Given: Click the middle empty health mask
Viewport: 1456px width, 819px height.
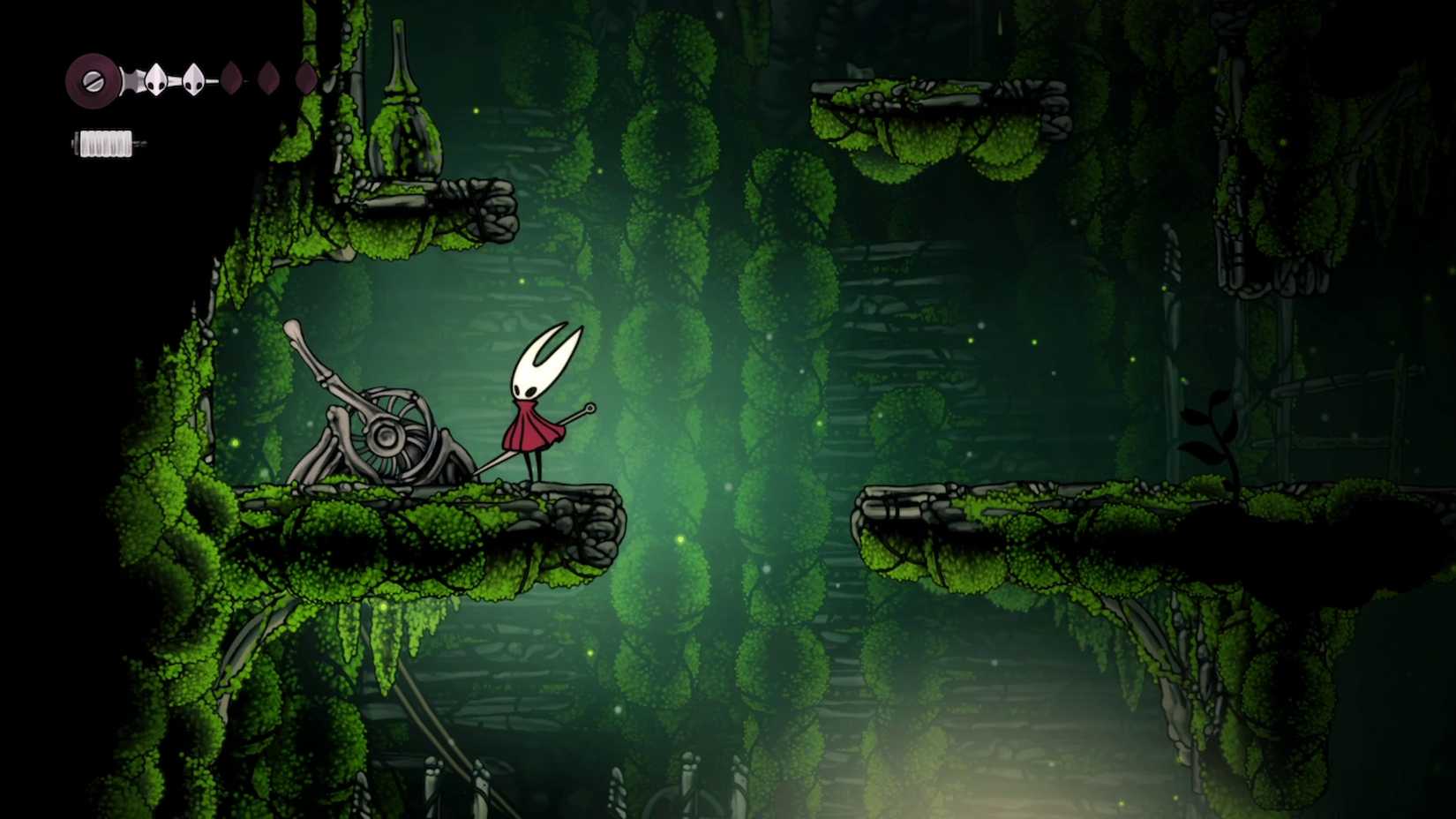Looking at the screenshot, I should 269,77.
